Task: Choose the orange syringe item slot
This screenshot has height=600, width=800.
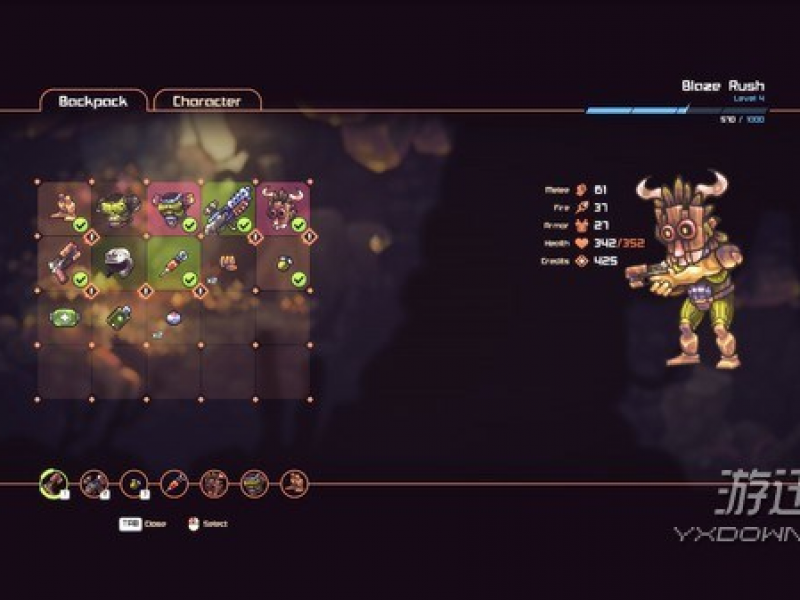Action: 173,263
